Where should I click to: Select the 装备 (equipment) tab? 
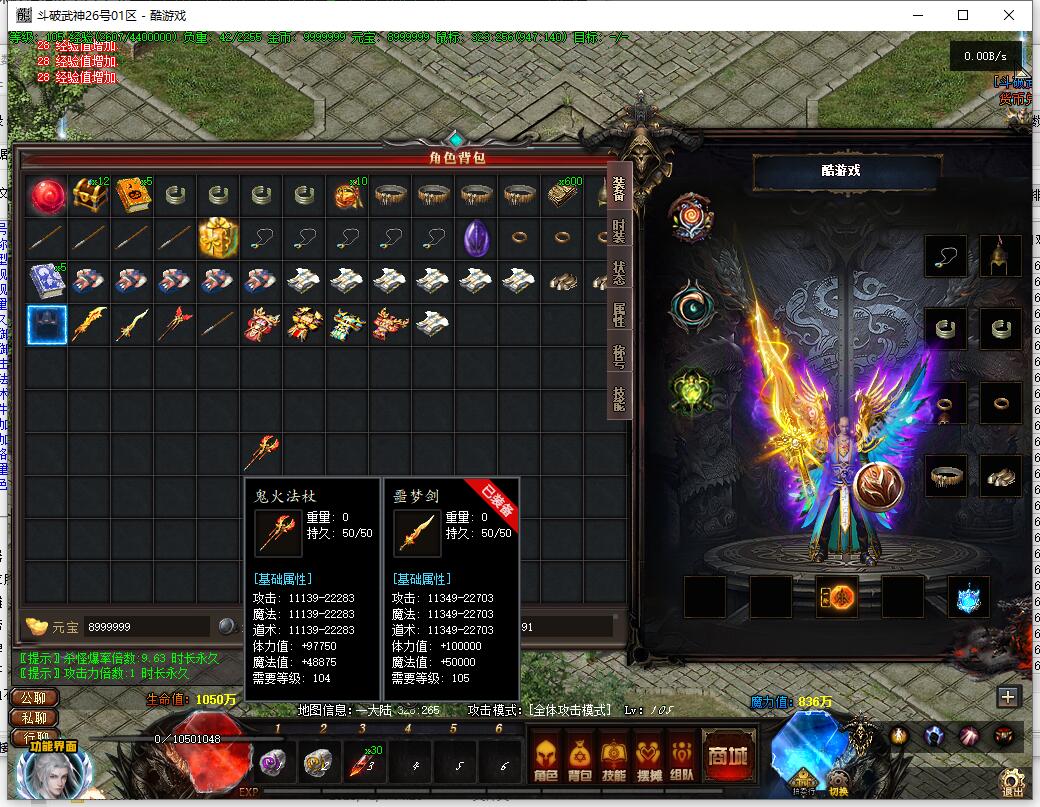(619, 190)
